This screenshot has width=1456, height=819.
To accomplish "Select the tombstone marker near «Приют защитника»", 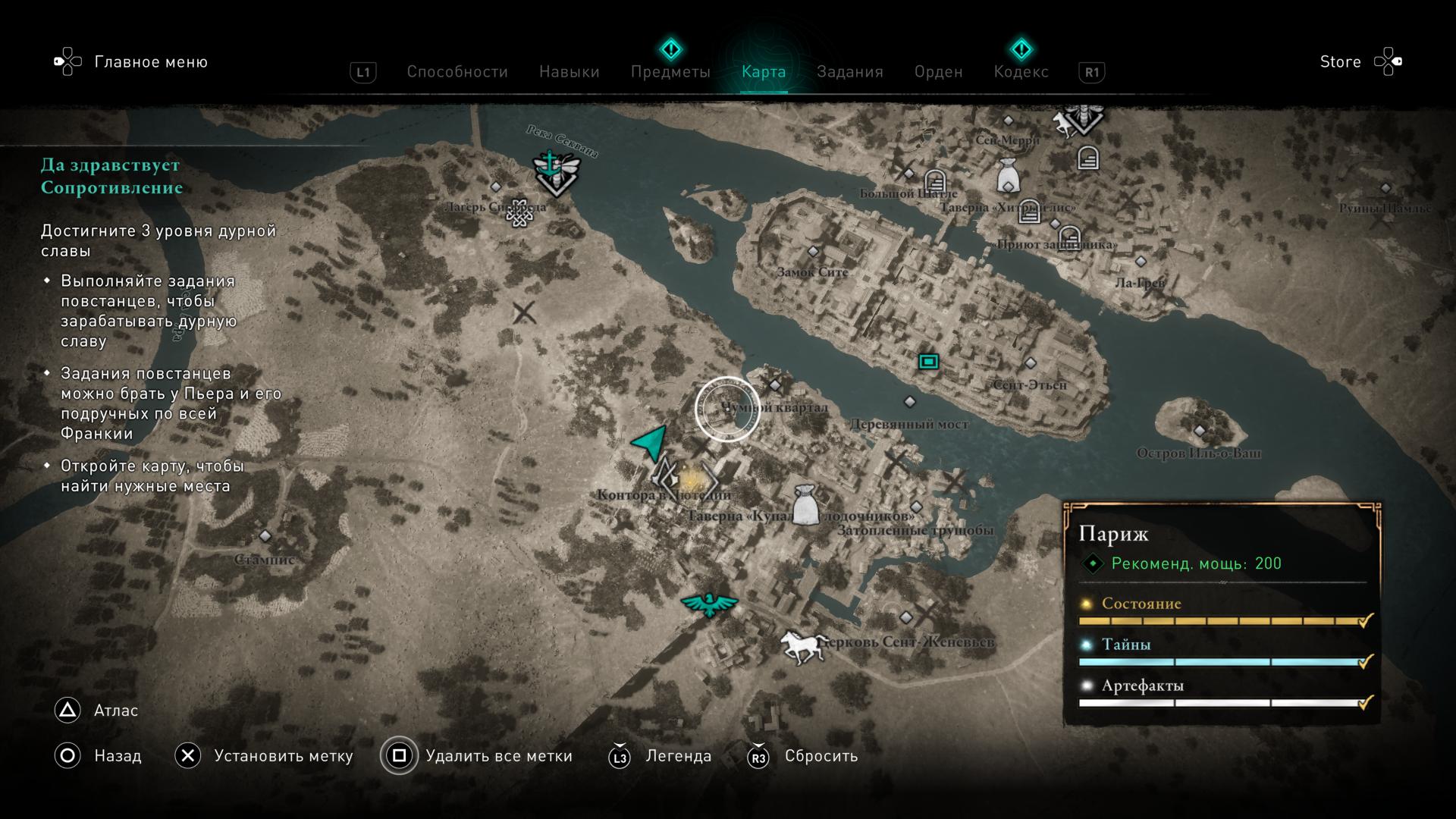I will coord(1069,238).
